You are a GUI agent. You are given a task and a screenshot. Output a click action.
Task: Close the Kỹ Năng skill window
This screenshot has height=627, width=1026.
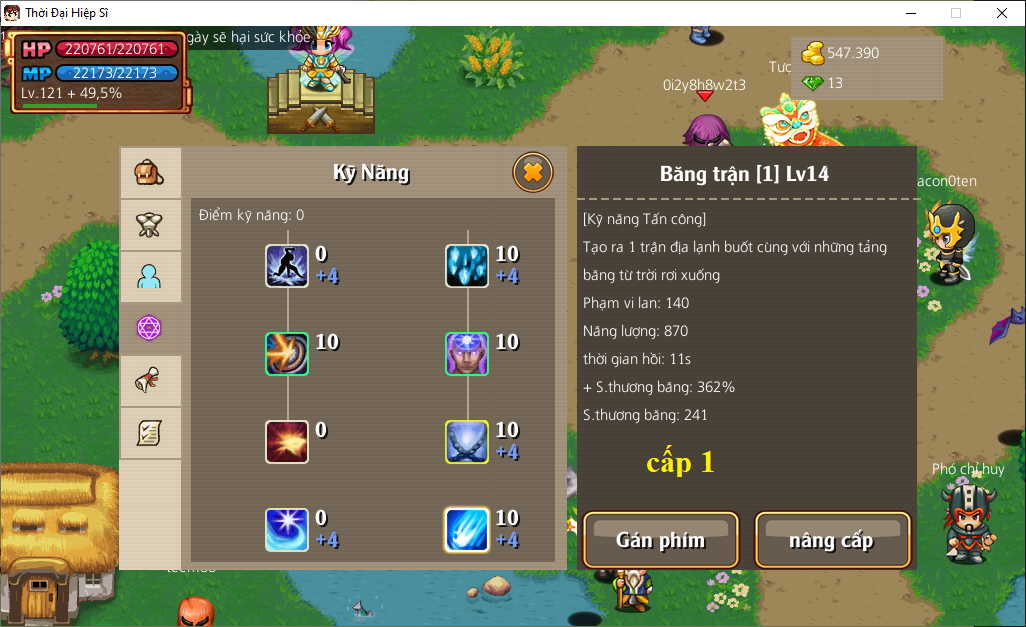click(533, 173)
